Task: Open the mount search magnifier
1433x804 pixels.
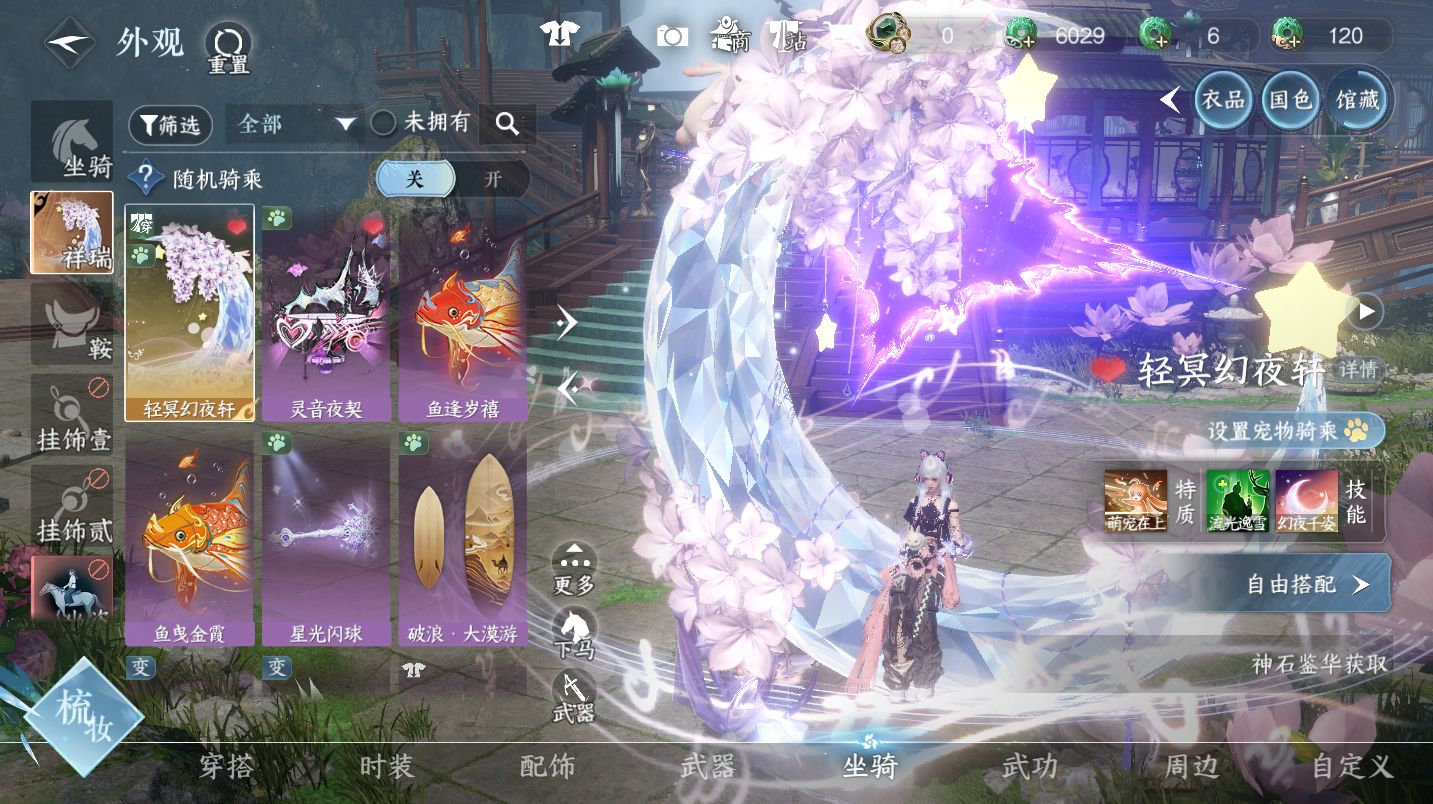Action: (x=507, y=124)
